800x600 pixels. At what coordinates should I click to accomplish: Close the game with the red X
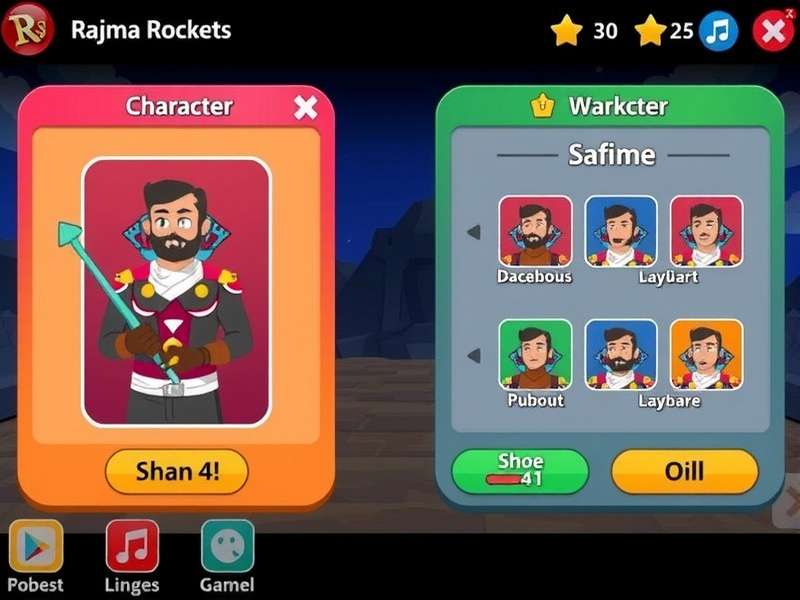pyautogui.click(x=772, y=31)
